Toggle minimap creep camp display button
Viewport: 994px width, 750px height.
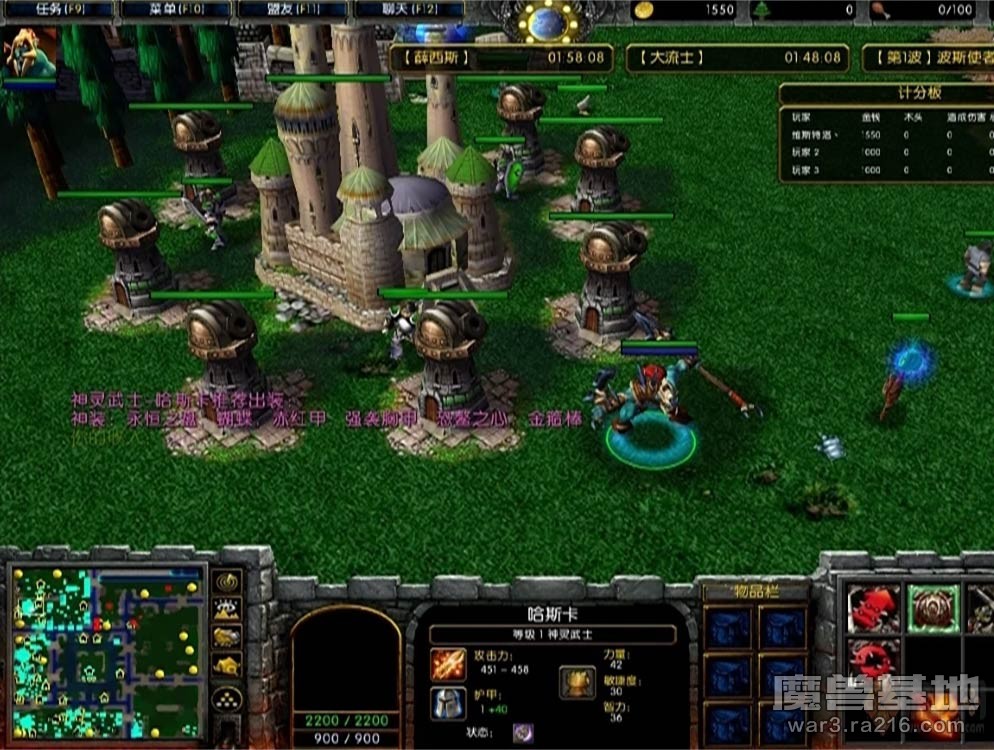pos(227,665)
